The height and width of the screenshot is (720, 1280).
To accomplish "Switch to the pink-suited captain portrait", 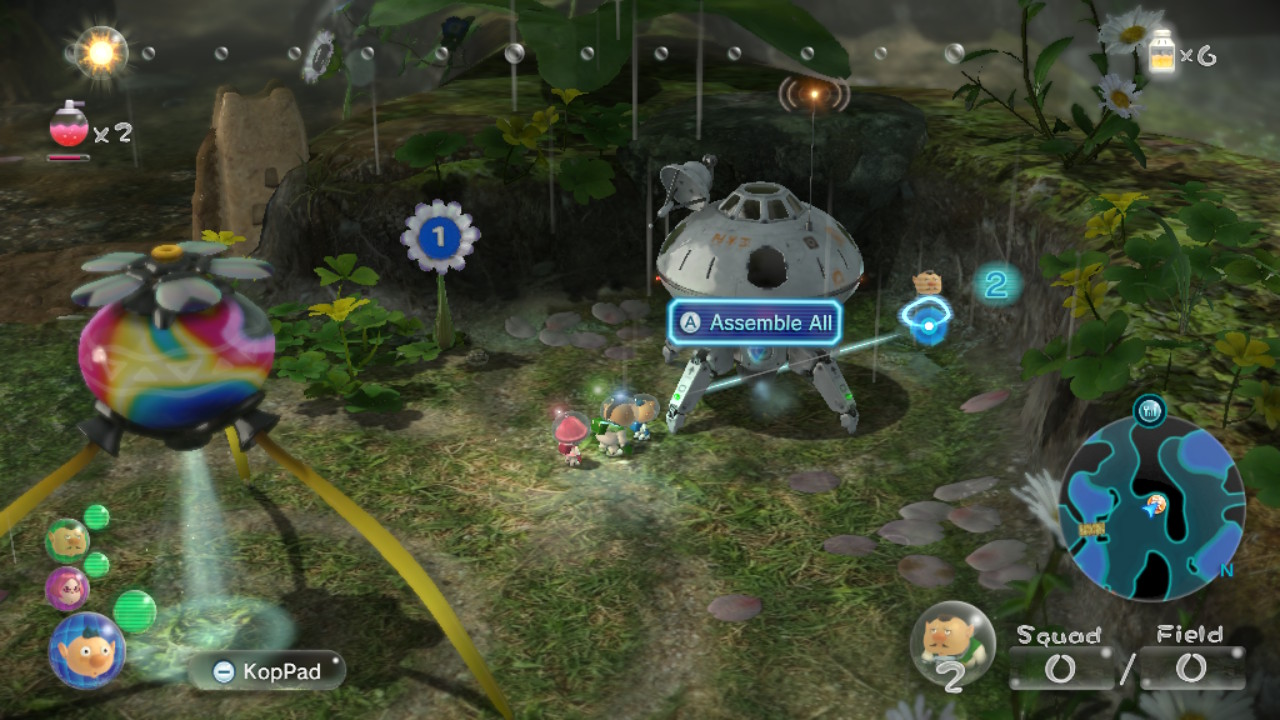I will click(66, 588).
